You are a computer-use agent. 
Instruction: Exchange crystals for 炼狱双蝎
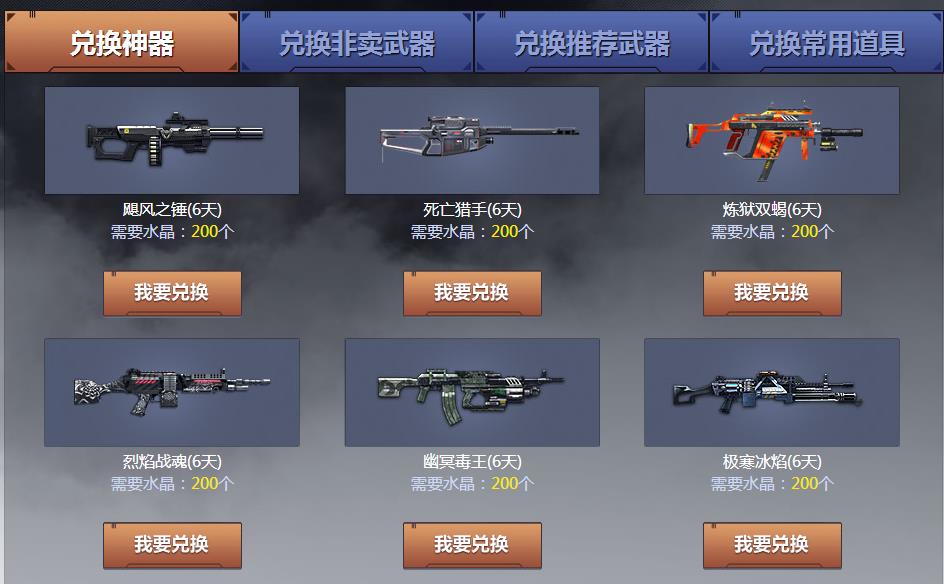click(x=772, y=292)
